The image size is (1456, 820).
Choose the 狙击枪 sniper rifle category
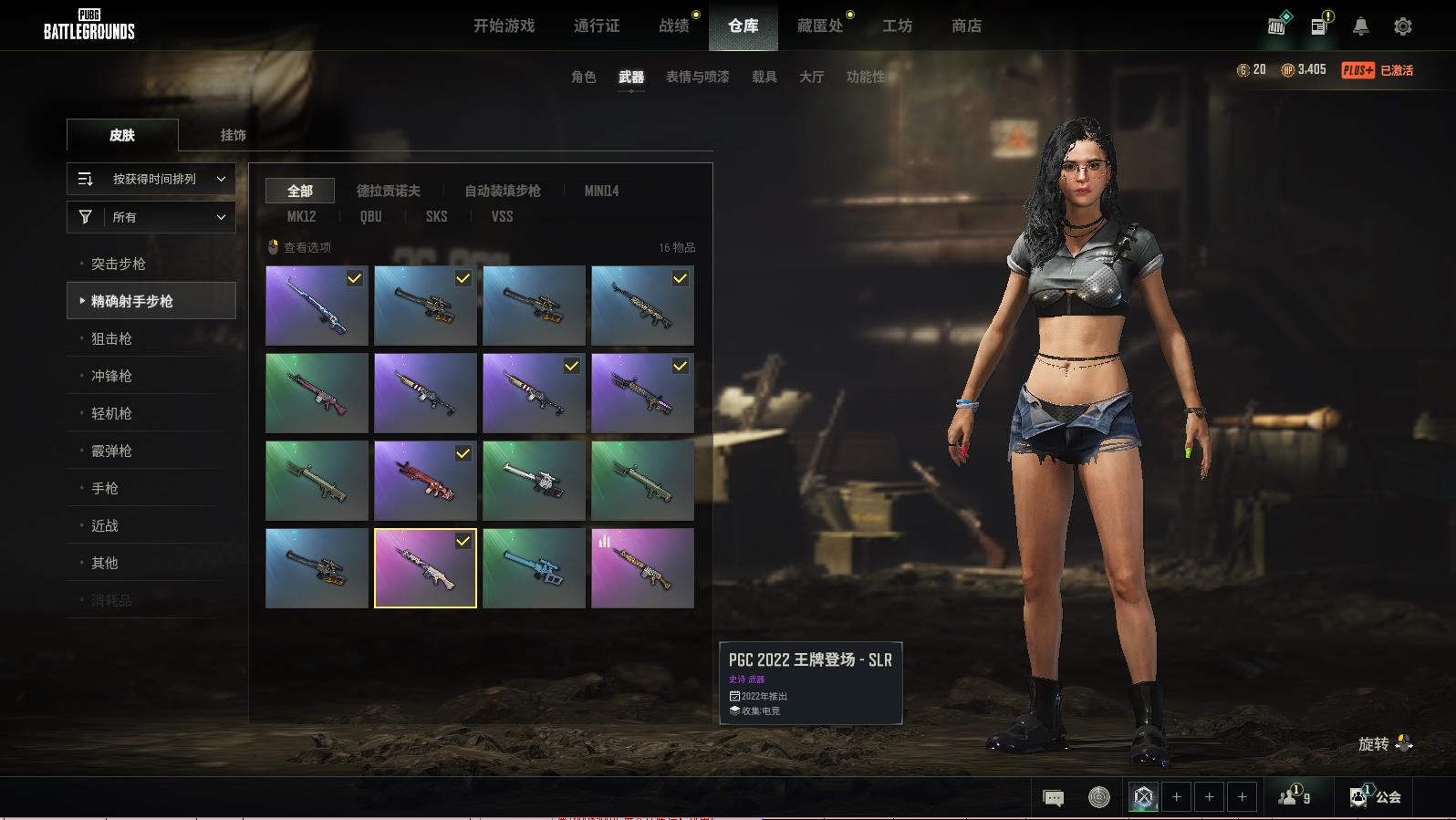coord(111,339)
